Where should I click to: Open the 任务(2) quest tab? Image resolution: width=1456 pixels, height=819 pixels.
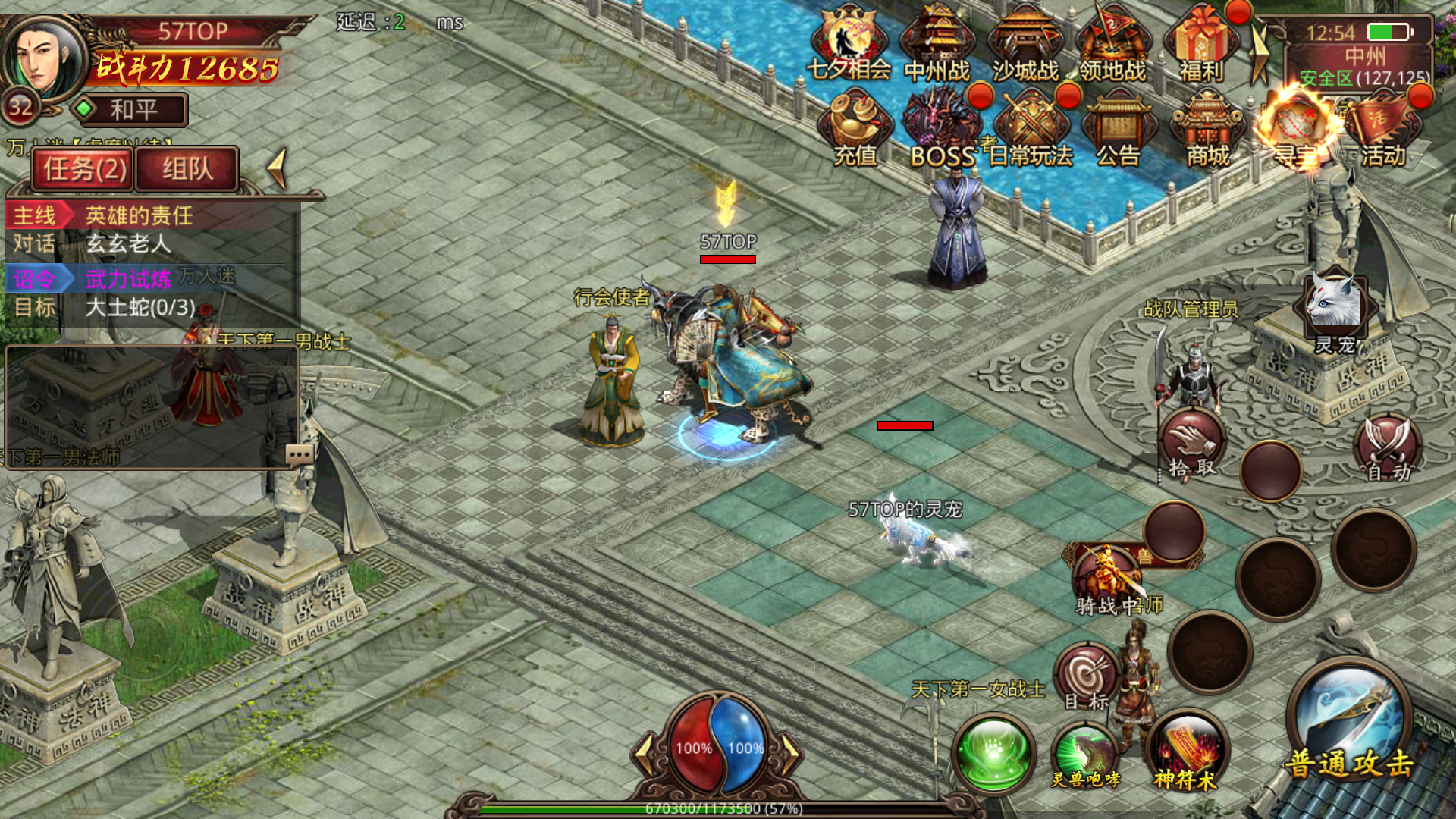(x=83, y=168)
